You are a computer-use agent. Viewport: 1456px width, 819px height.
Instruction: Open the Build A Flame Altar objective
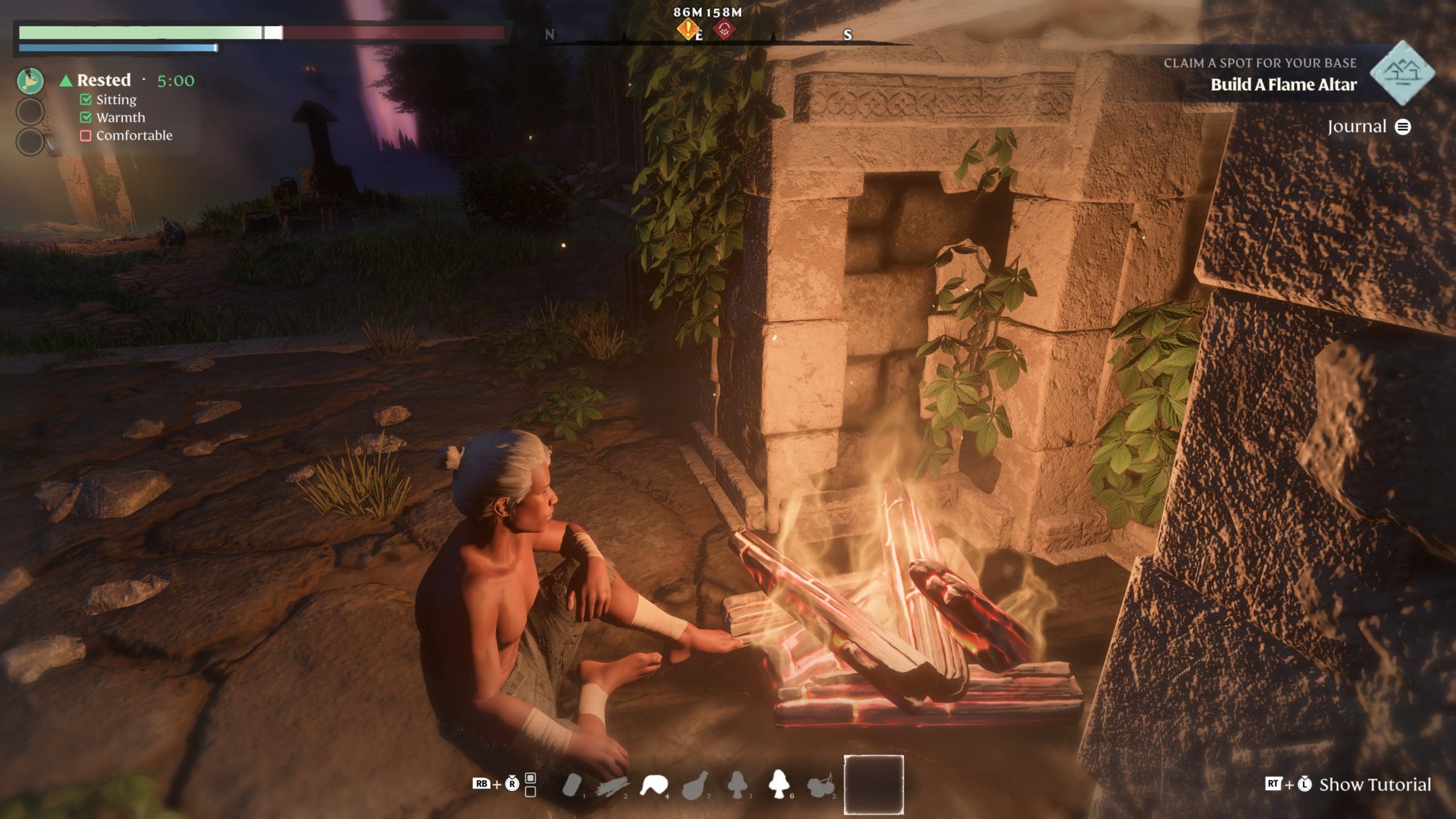pos(1283,85)
